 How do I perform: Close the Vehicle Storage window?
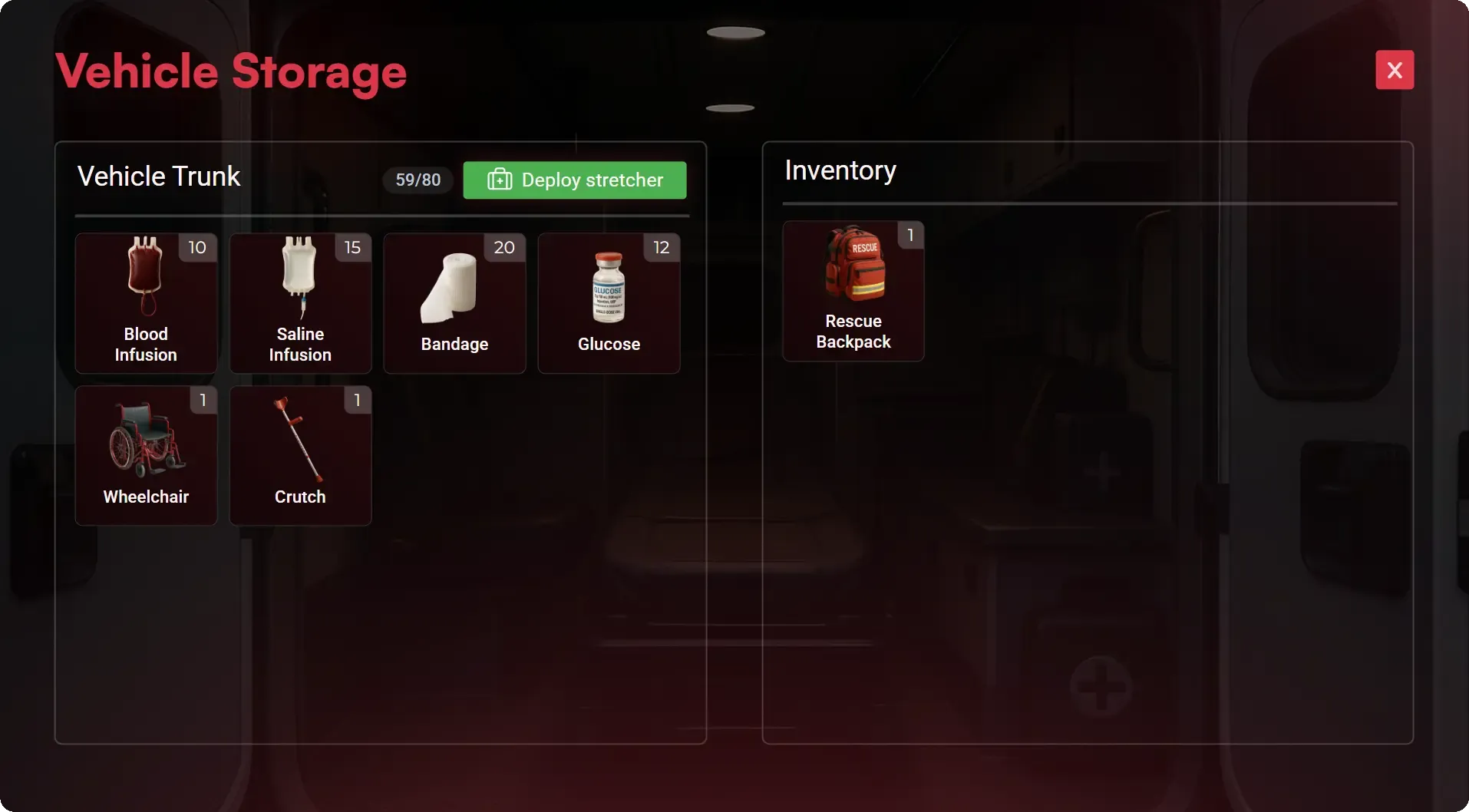point(1394,70)
